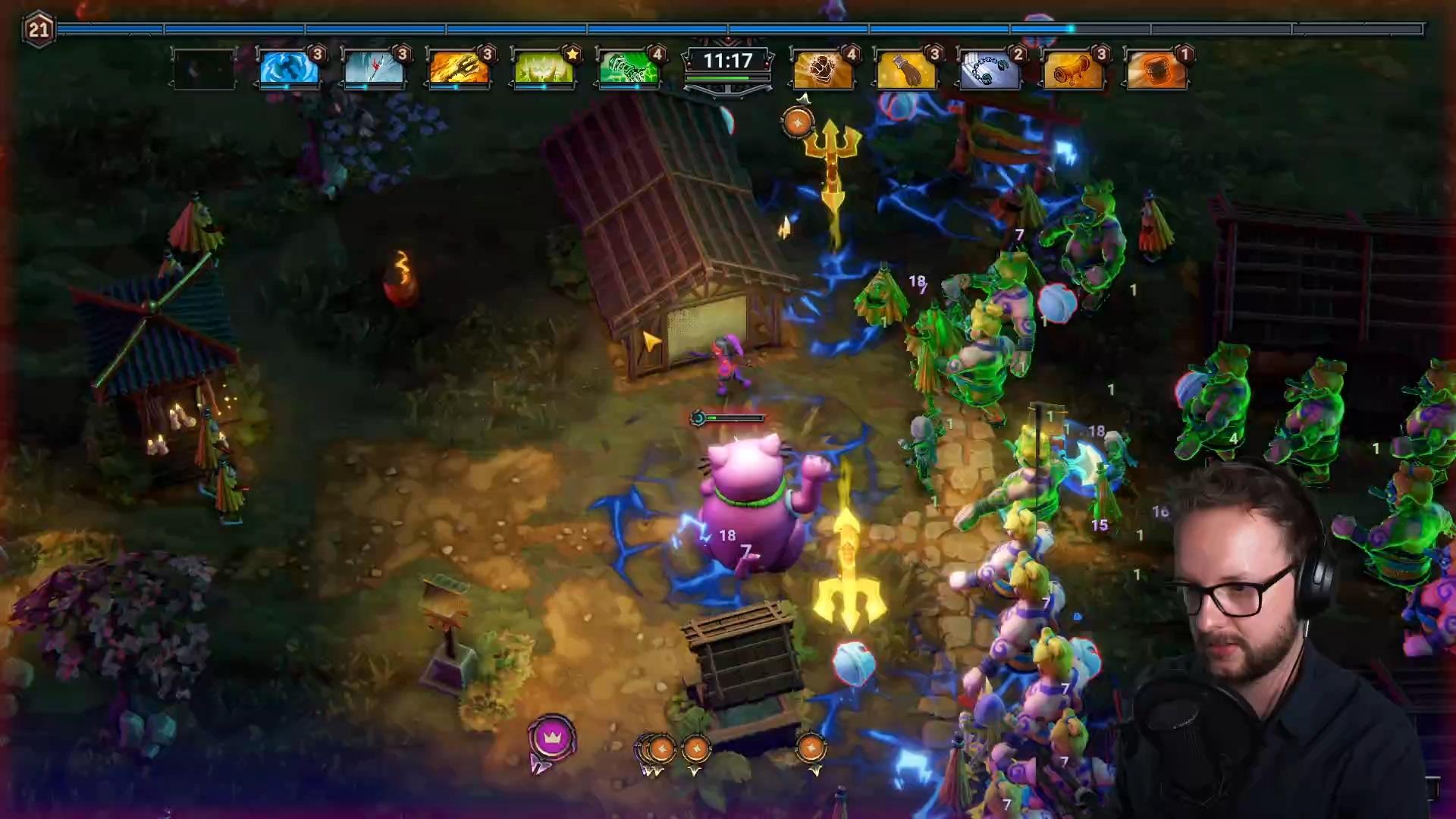Image resolution: width=1456 pixels, height=819 pixels.
Task: Click the level 21 hexagon badge
Action: coord(39,30)
